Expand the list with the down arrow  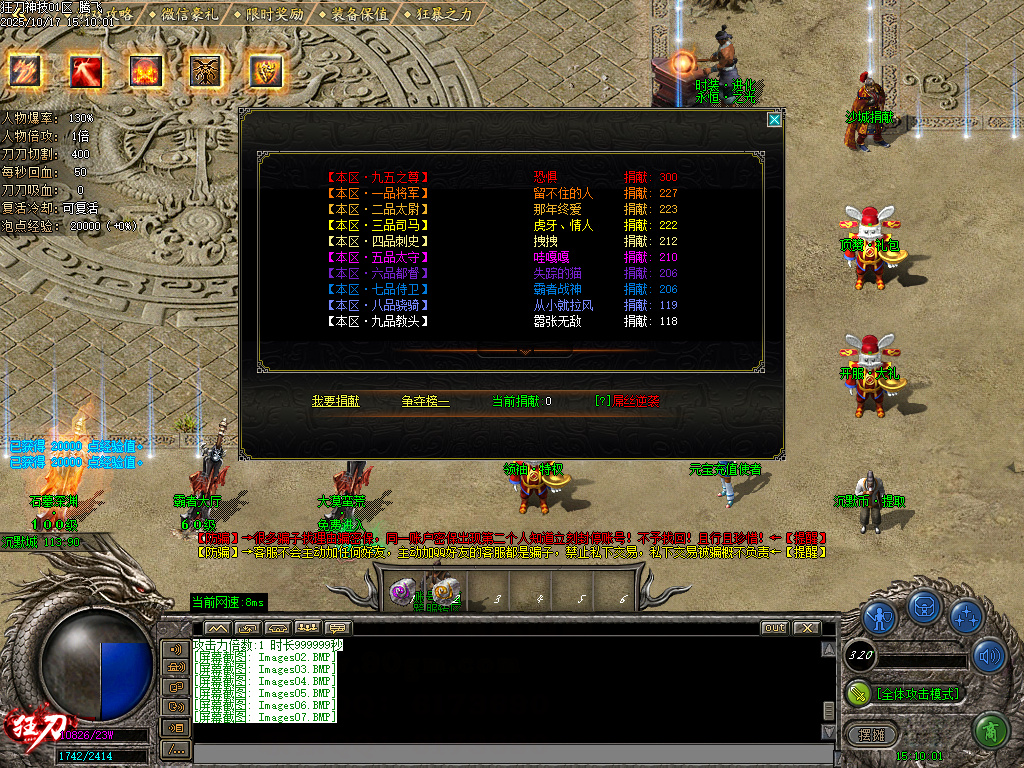pos(525,352)
